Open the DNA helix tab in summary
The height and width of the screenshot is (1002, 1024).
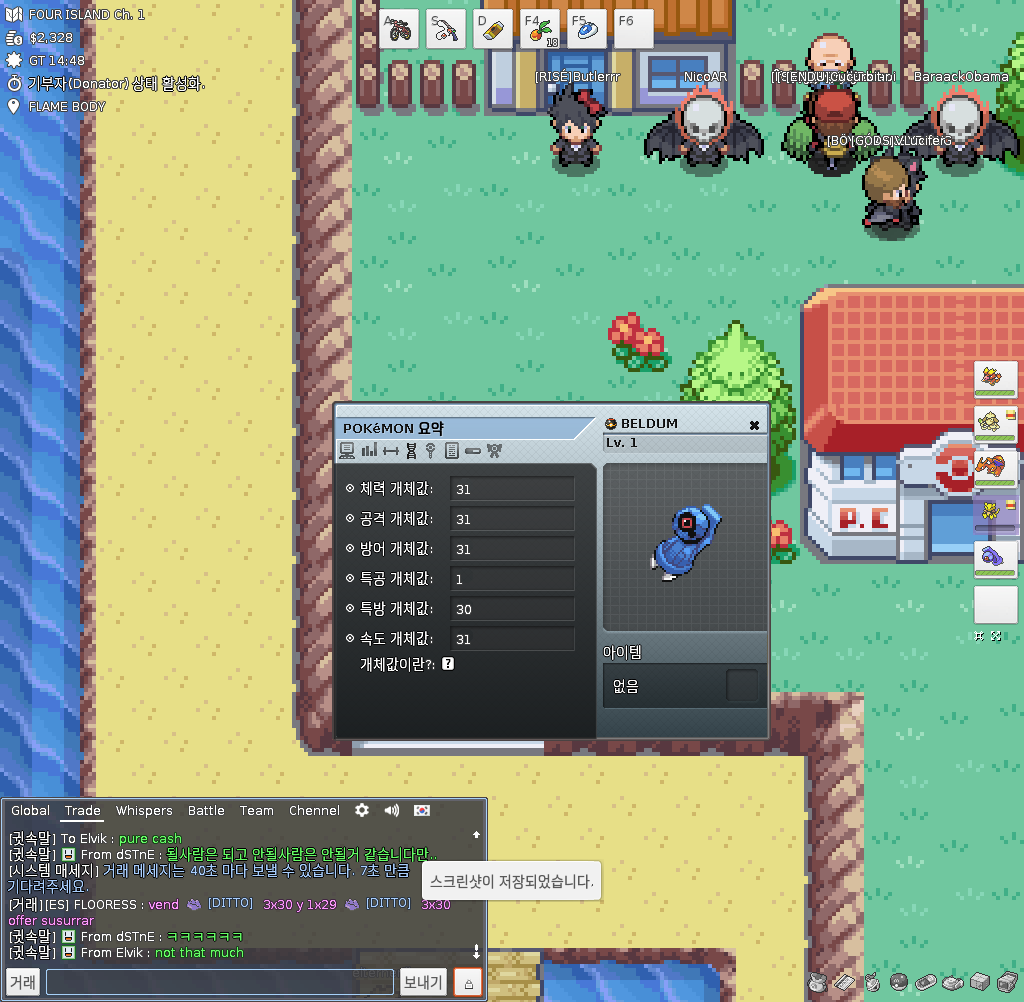411,451
